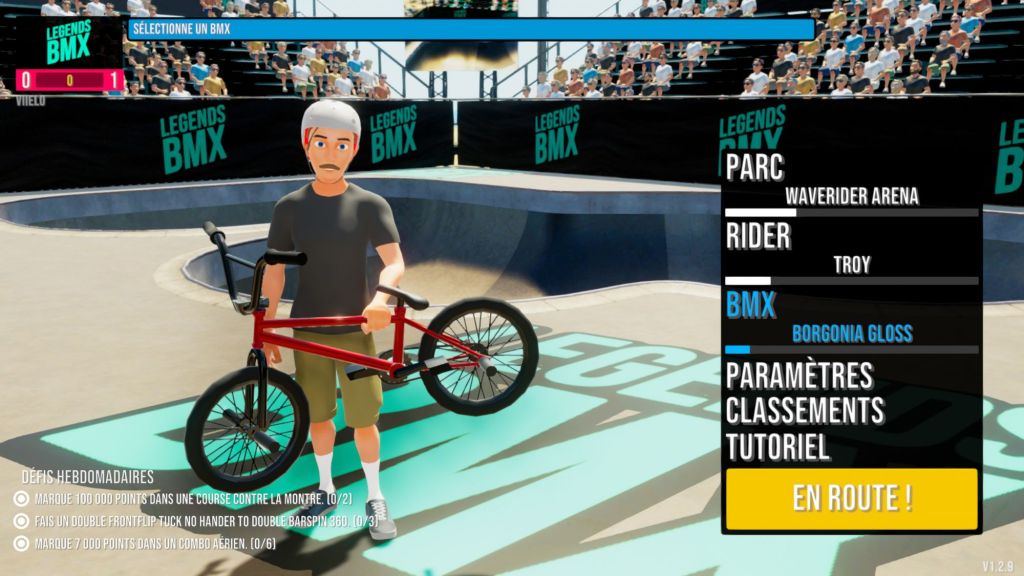This screenshot has width=1024, height=576.
Task: Open the PARAMÈTRES settings menu
Action: pyautogui.click(x=799, y=376)
